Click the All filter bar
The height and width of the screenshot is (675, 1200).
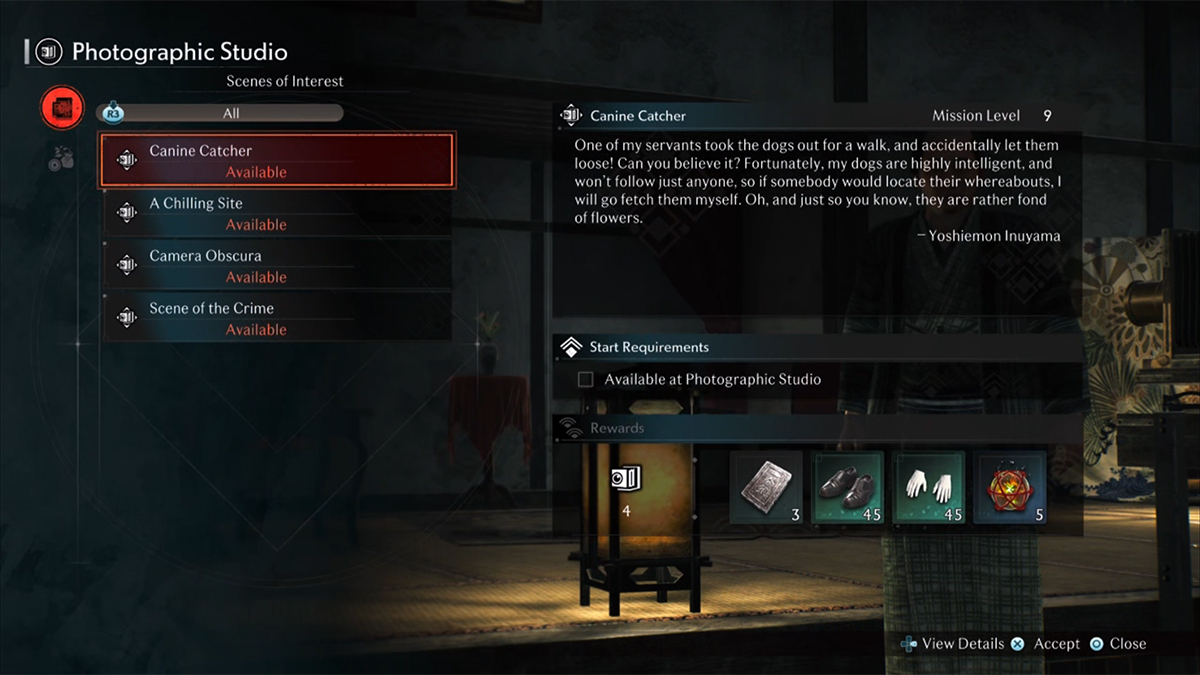(x=231, y=114)
